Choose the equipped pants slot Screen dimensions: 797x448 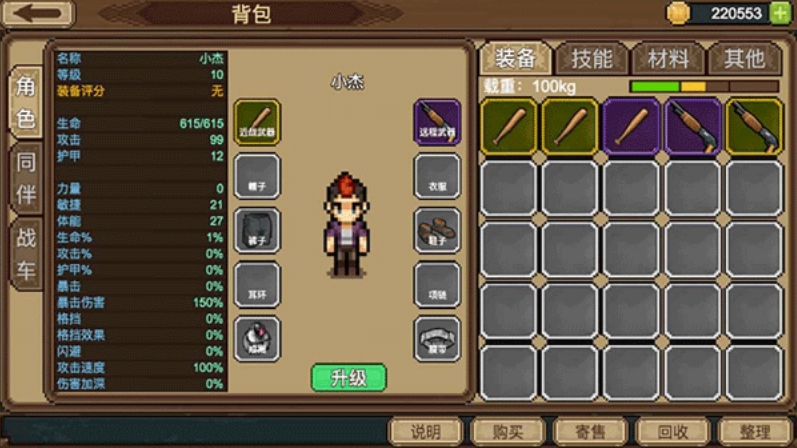(x=257, y=231)
